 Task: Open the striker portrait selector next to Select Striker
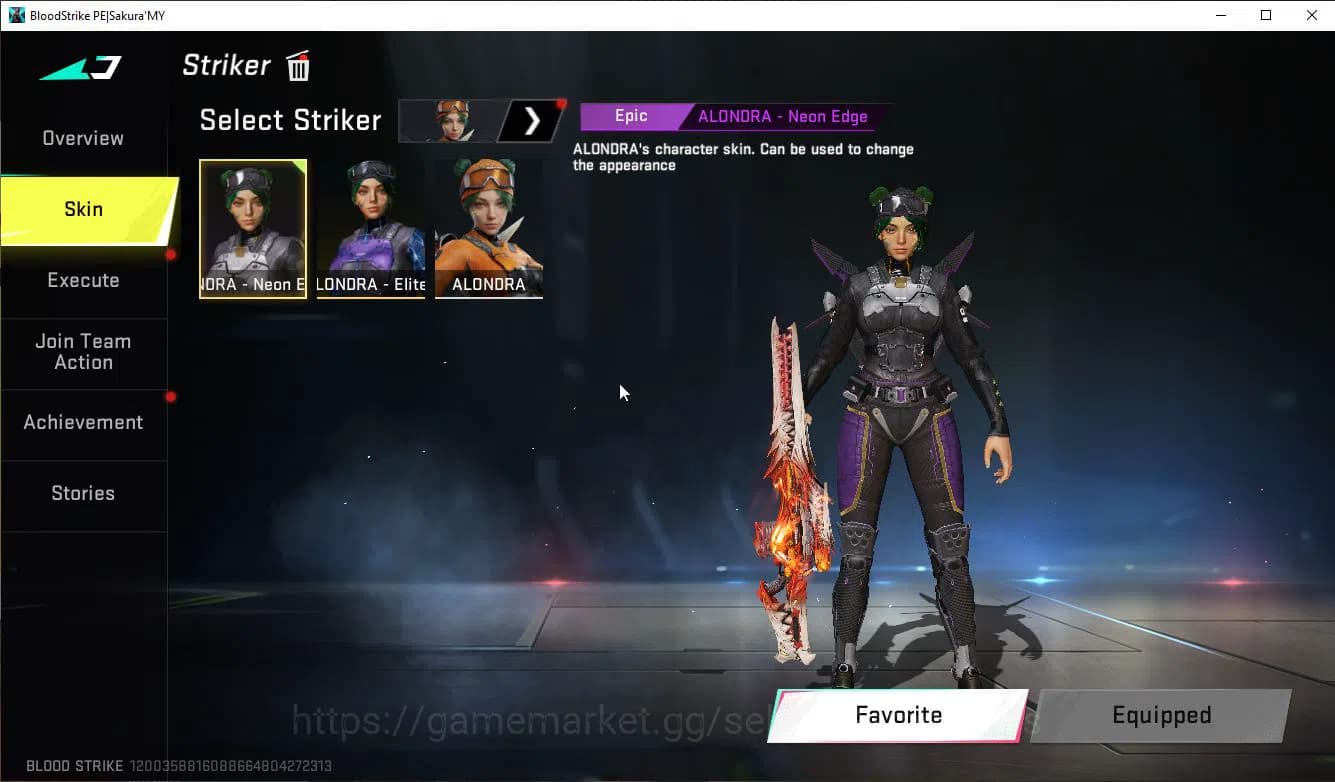tap(447, 120)
